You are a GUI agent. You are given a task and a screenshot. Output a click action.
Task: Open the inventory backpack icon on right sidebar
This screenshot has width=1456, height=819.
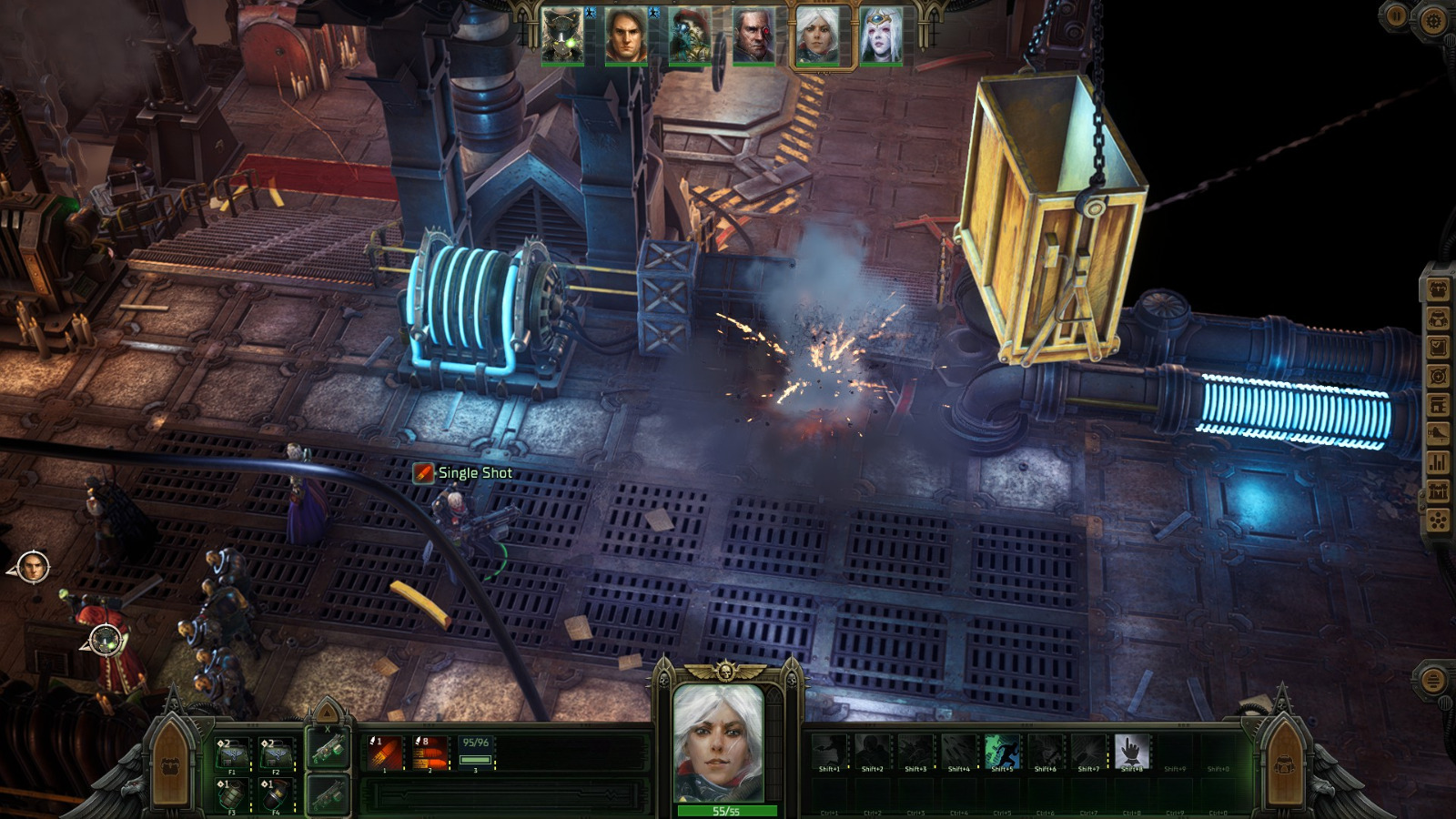click(1438, 288)
